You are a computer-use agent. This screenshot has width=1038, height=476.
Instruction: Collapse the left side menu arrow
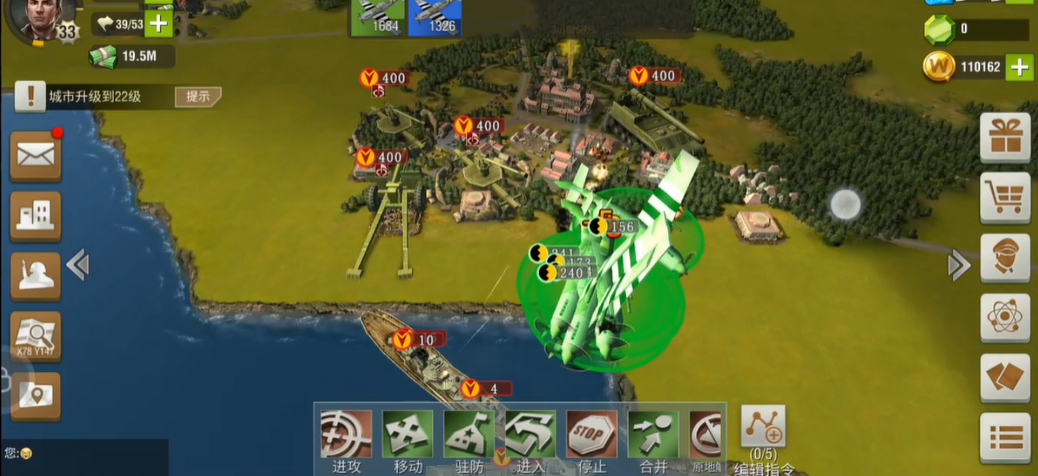coord(78,265)
